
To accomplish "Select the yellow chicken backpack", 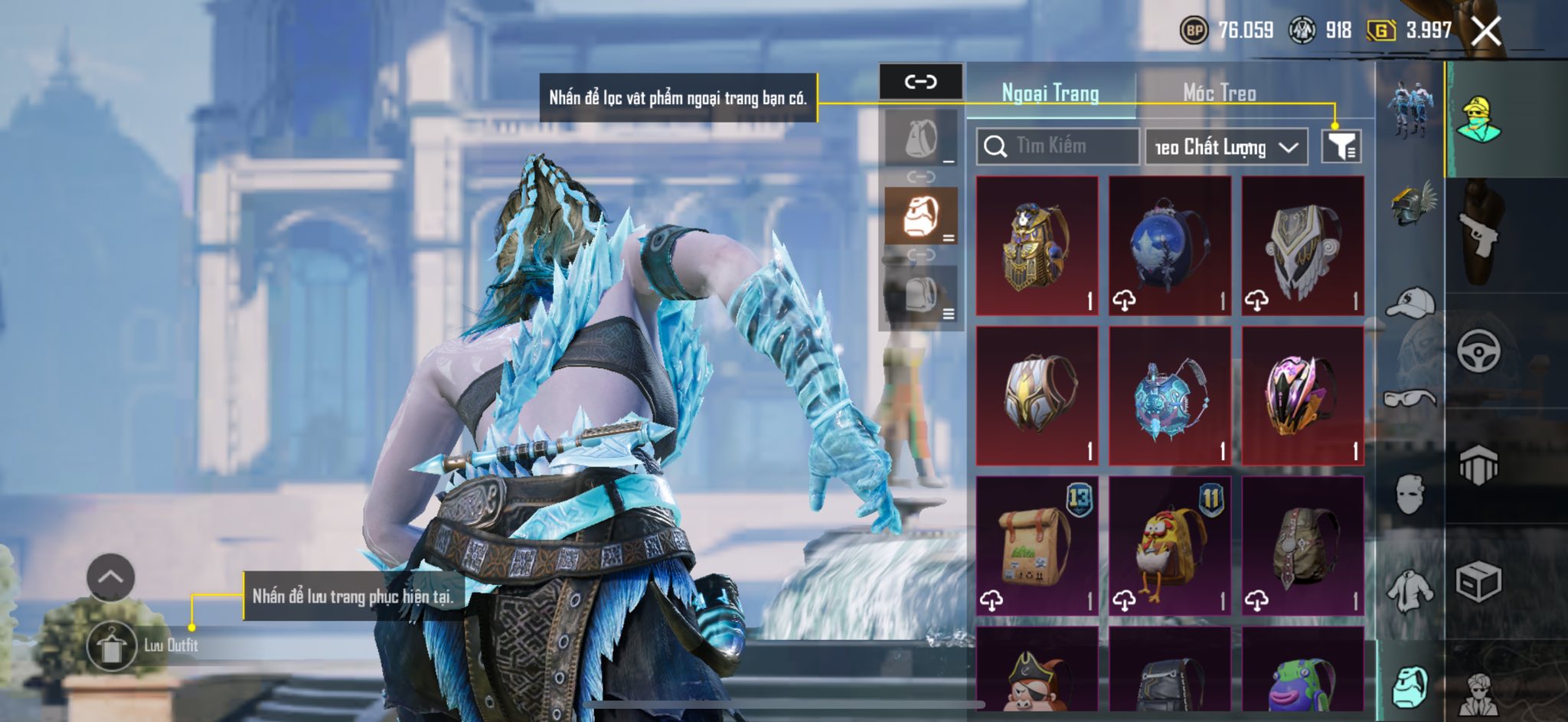I will point(1169,546).
